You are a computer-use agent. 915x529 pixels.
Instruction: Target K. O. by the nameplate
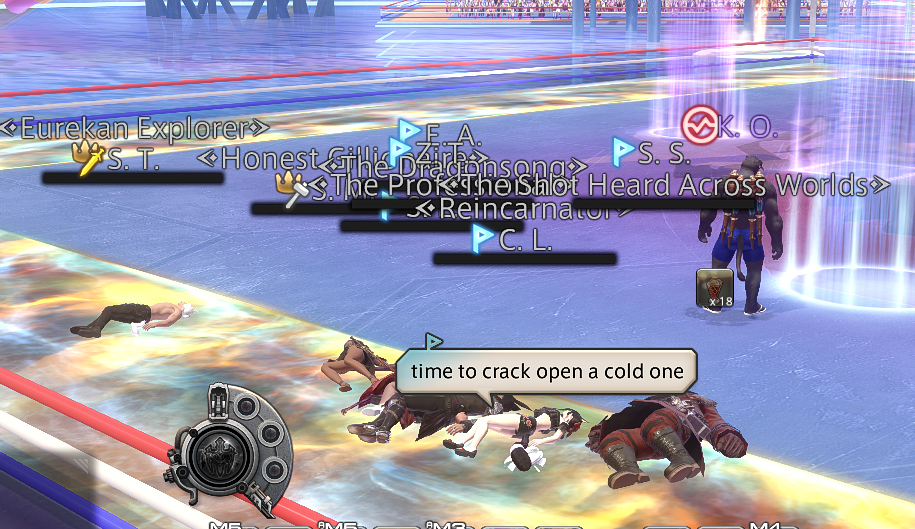click(x=747, y=128)
